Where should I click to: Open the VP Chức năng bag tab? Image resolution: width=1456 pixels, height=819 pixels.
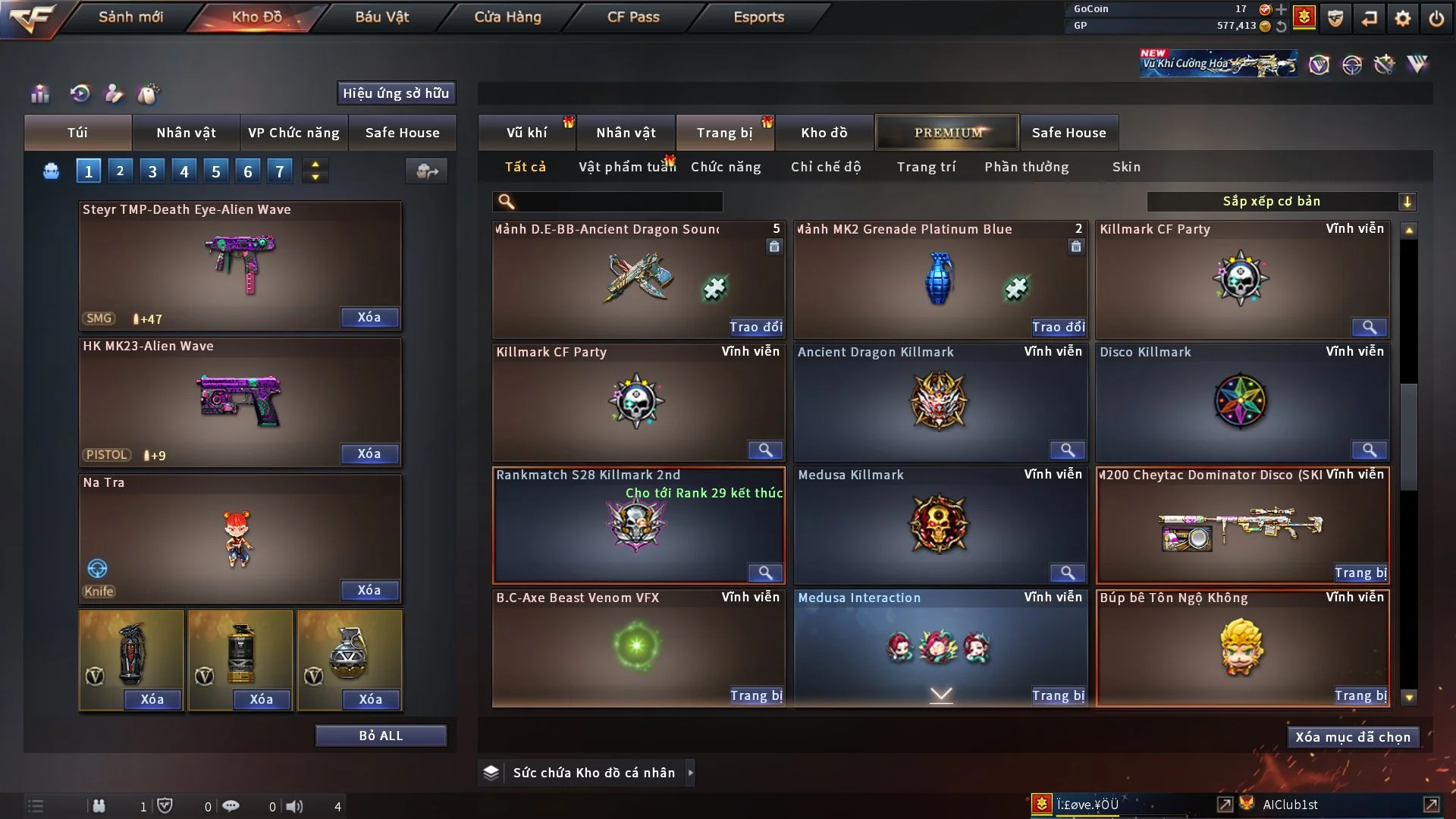(x=293, y=133)
